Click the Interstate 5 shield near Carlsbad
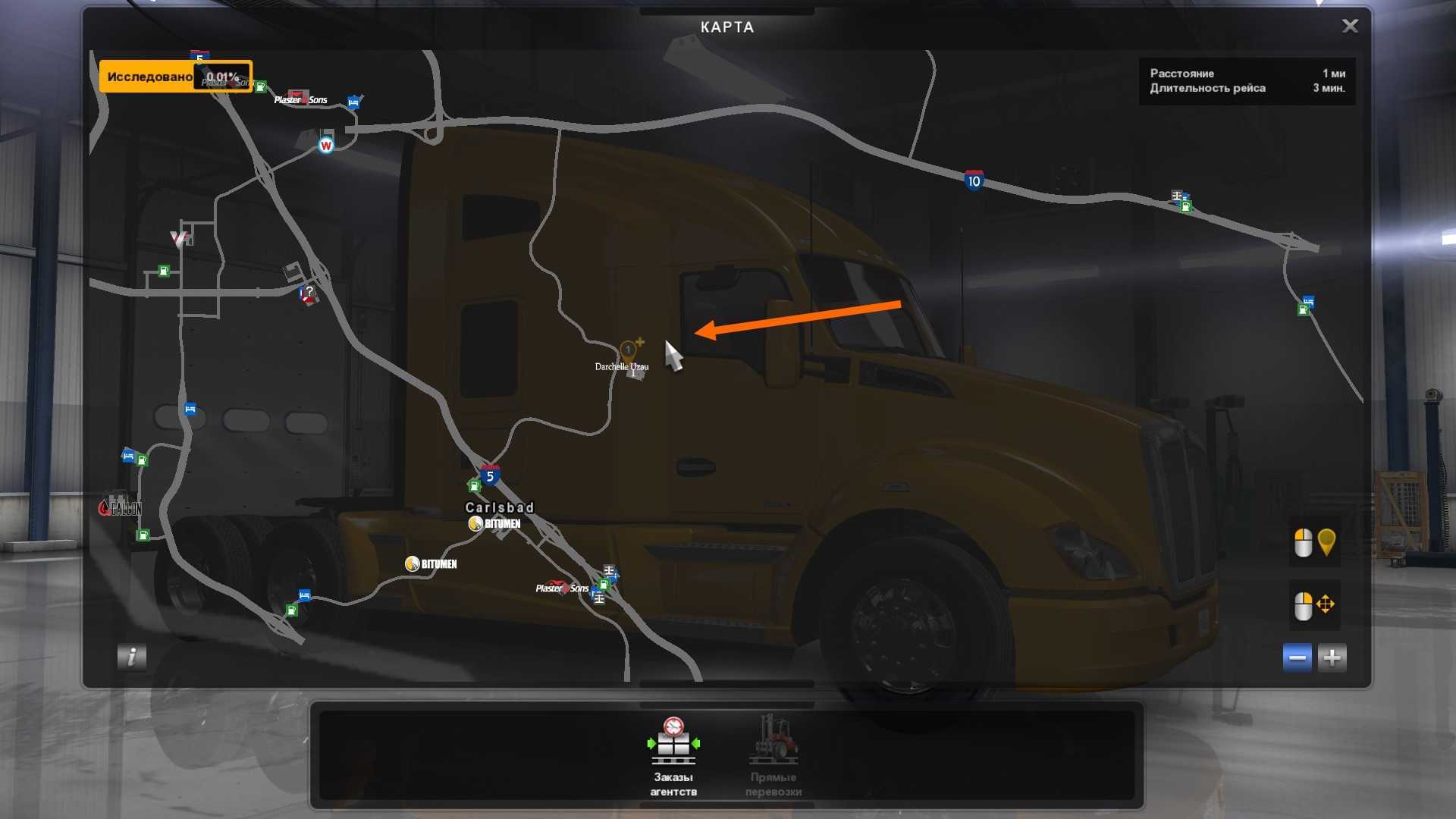 [x=490, y=475]
